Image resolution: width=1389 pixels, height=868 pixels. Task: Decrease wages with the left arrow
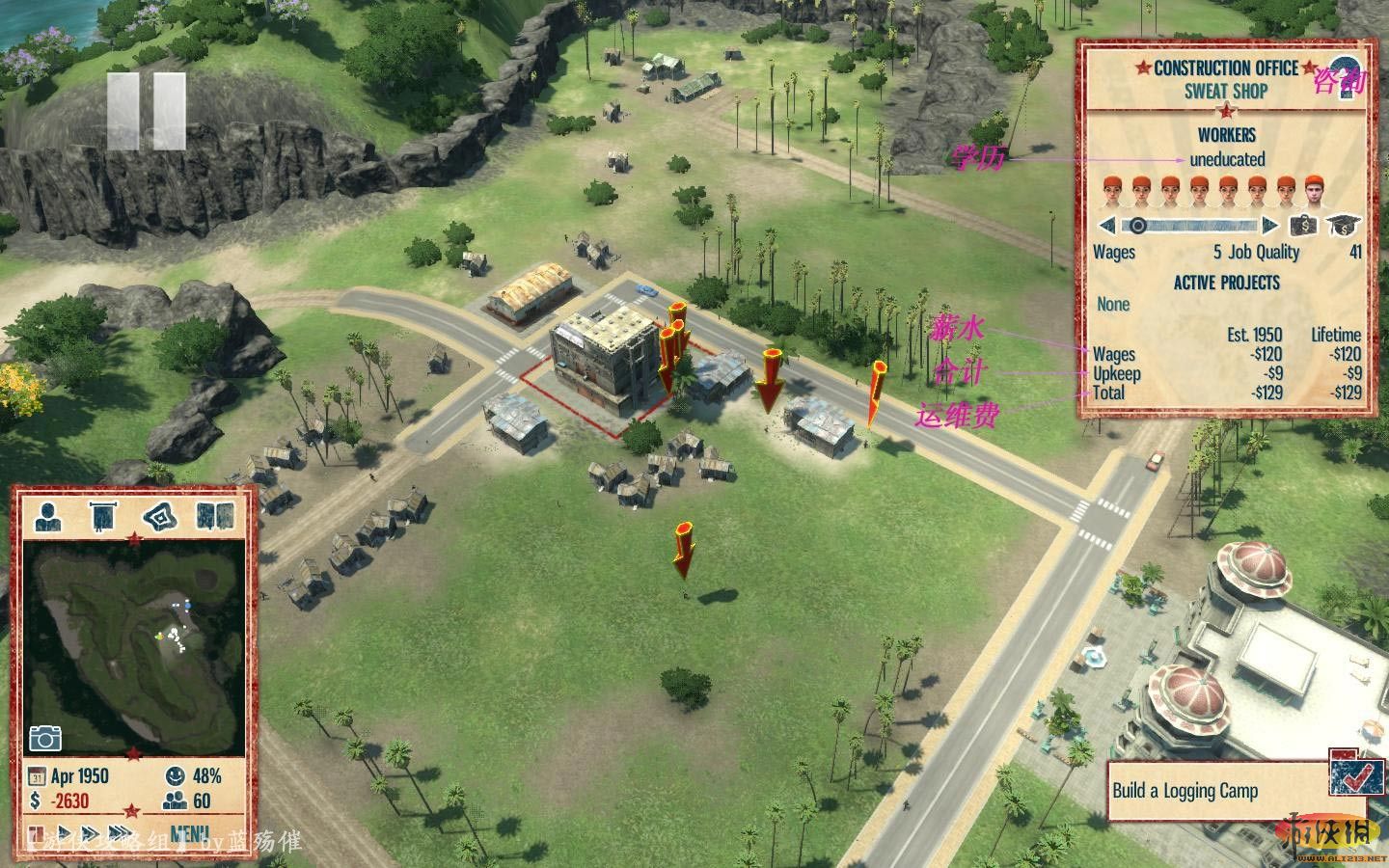click(1106, 226)
